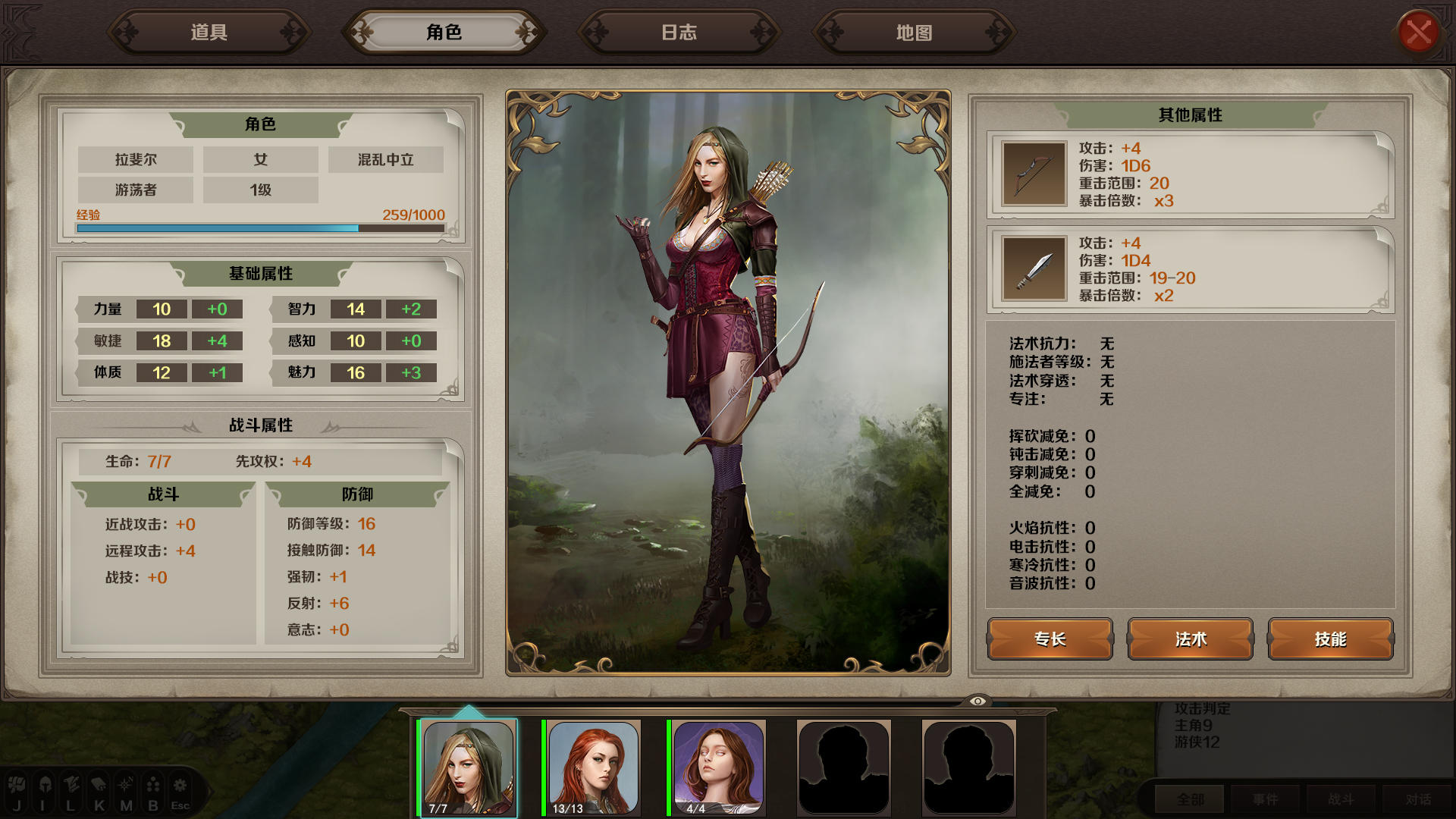Open the world map via the compass icon
This screenshot has width=1456, height=819.
click(124, 785)
